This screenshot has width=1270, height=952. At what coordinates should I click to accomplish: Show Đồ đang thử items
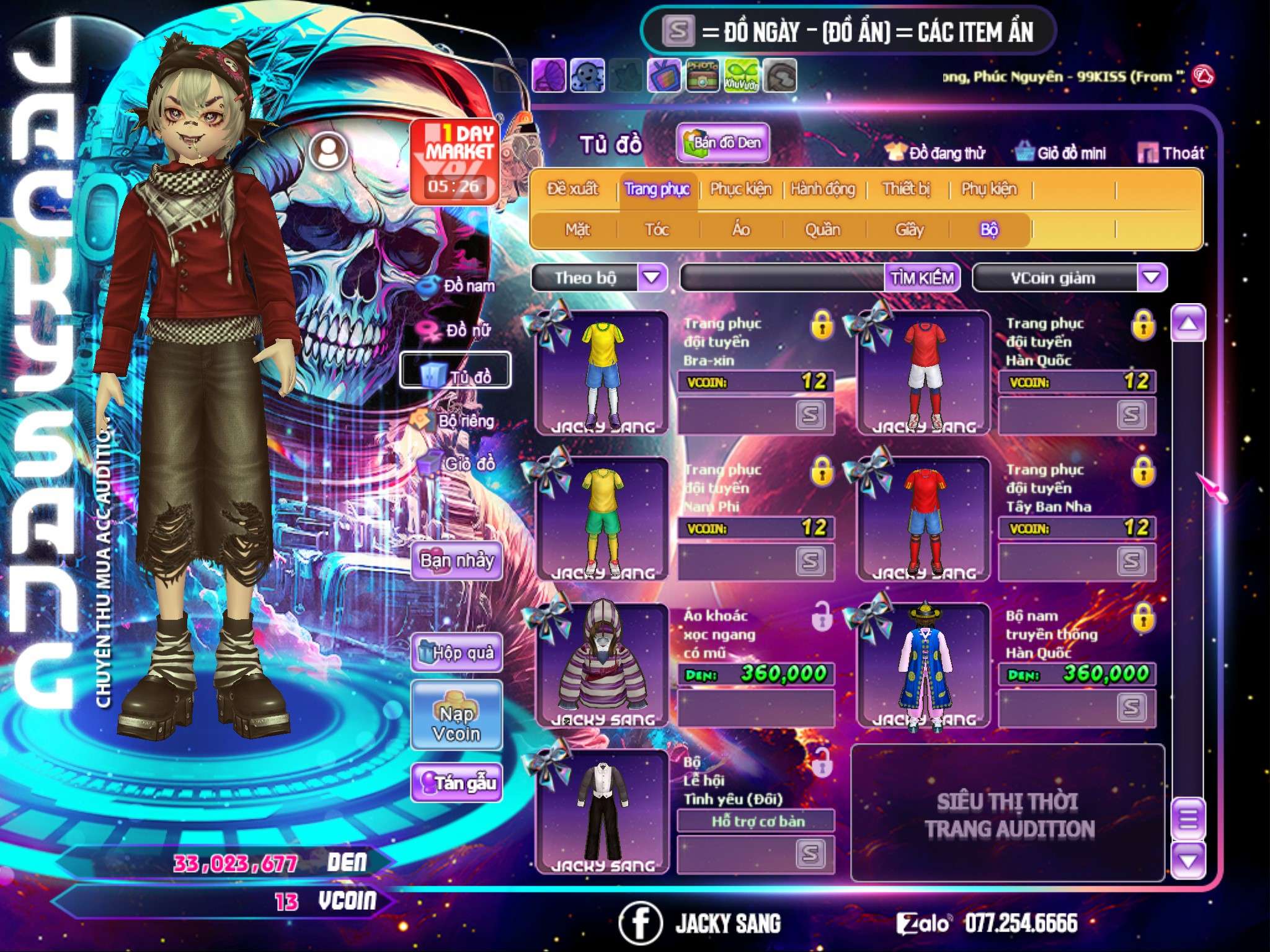pos(935,153)
